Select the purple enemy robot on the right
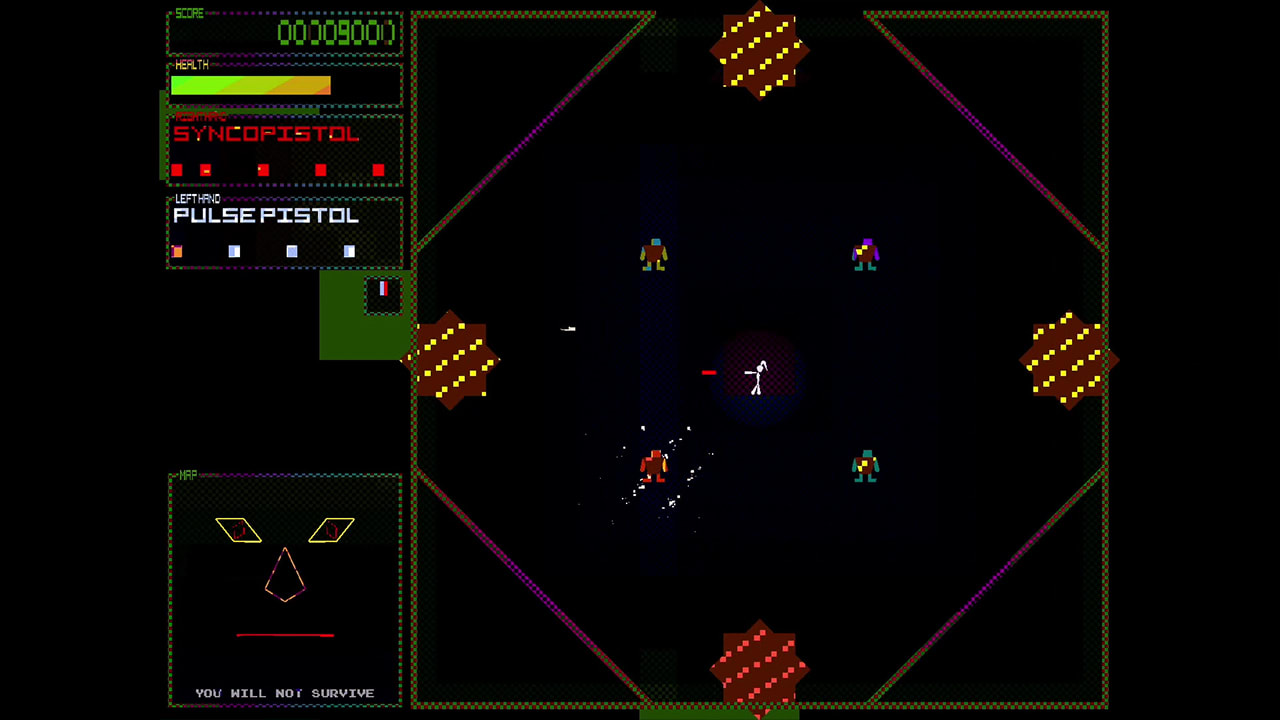Viewport: 1280px width, 720px height. click(x=866, y=253)
